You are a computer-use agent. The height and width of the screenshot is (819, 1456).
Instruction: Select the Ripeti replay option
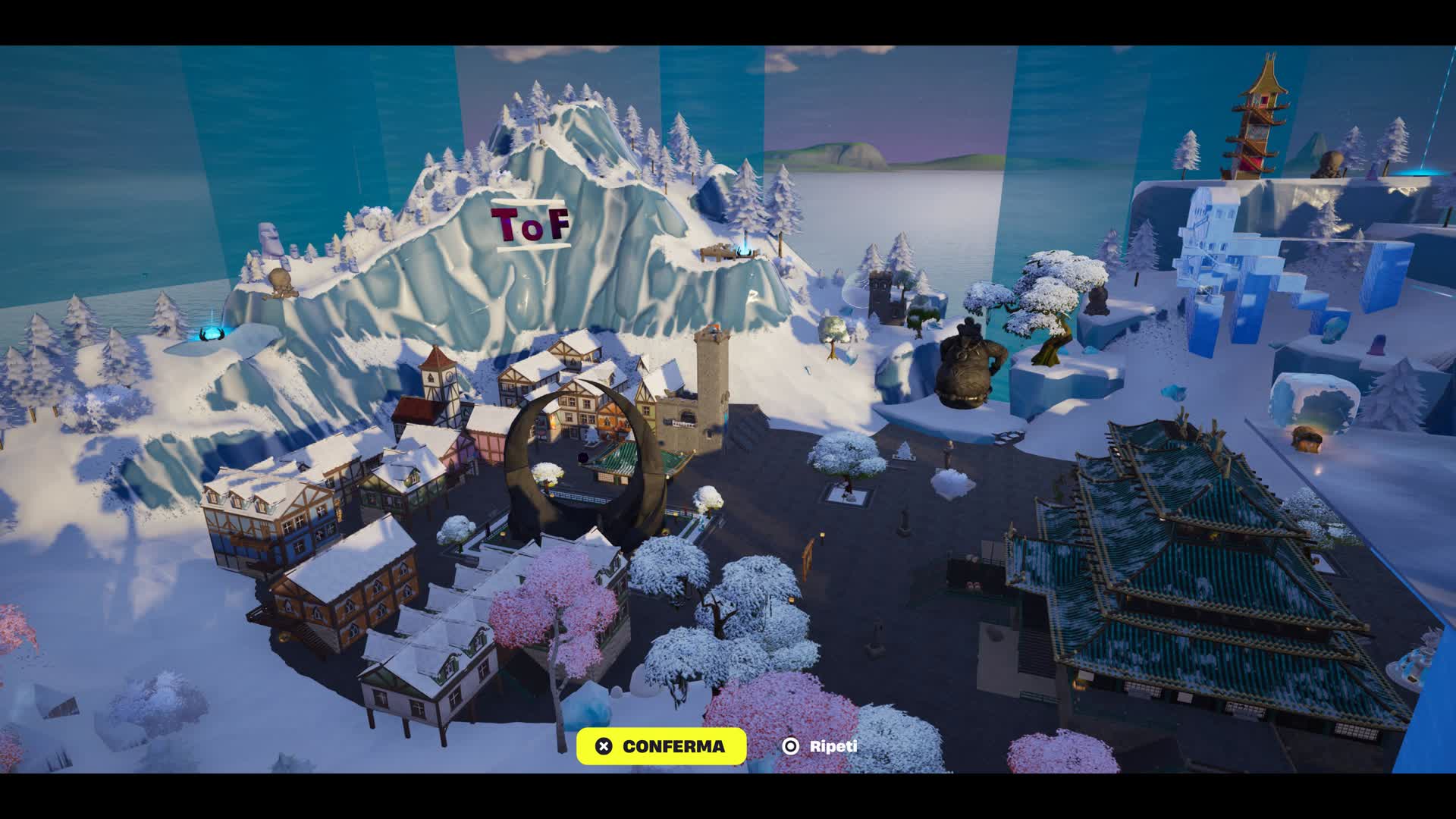coord(820,746)
